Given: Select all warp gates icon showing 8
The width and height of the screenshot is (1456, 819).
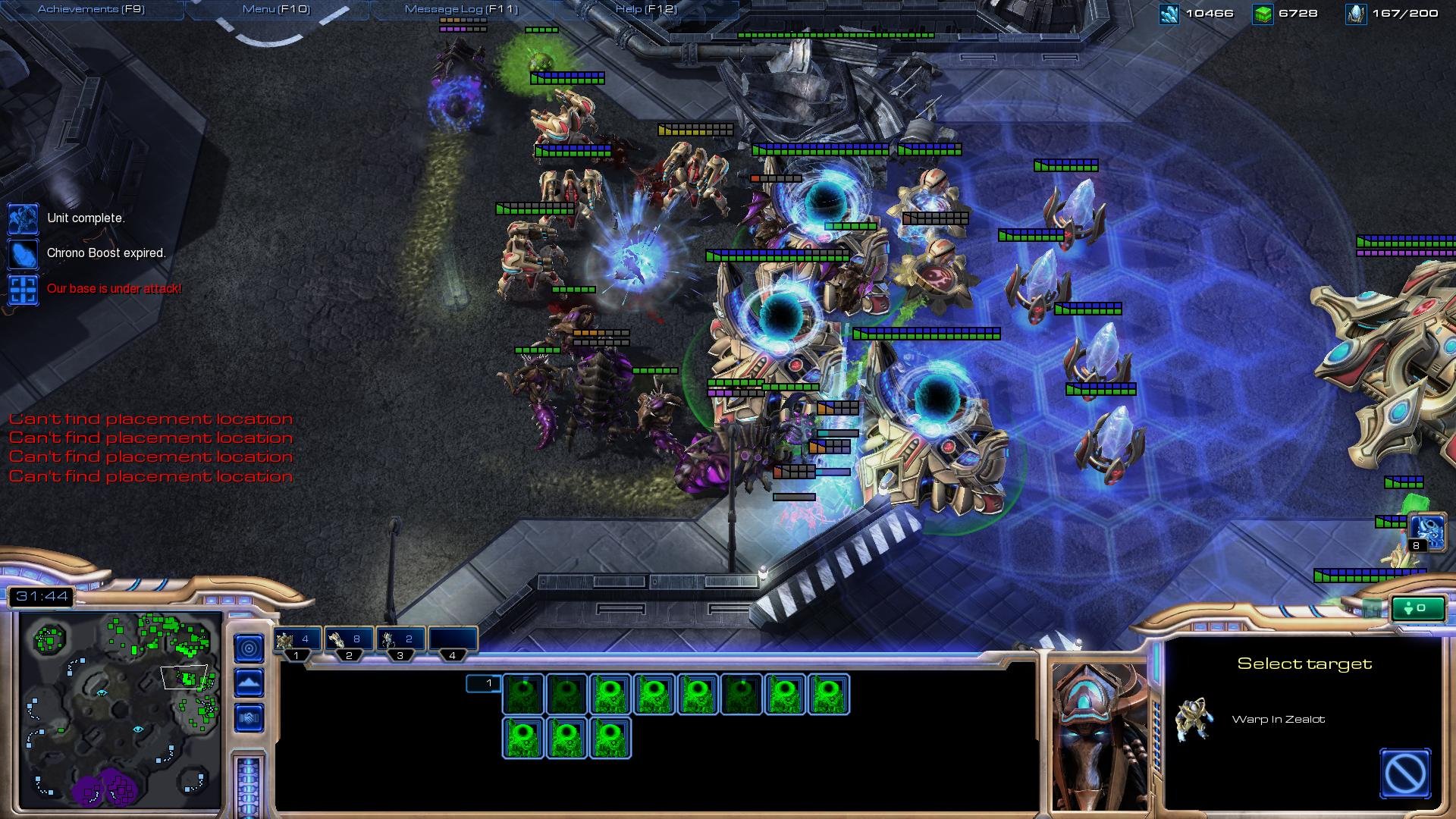Looking at the screenshot, I should 1426,531.
